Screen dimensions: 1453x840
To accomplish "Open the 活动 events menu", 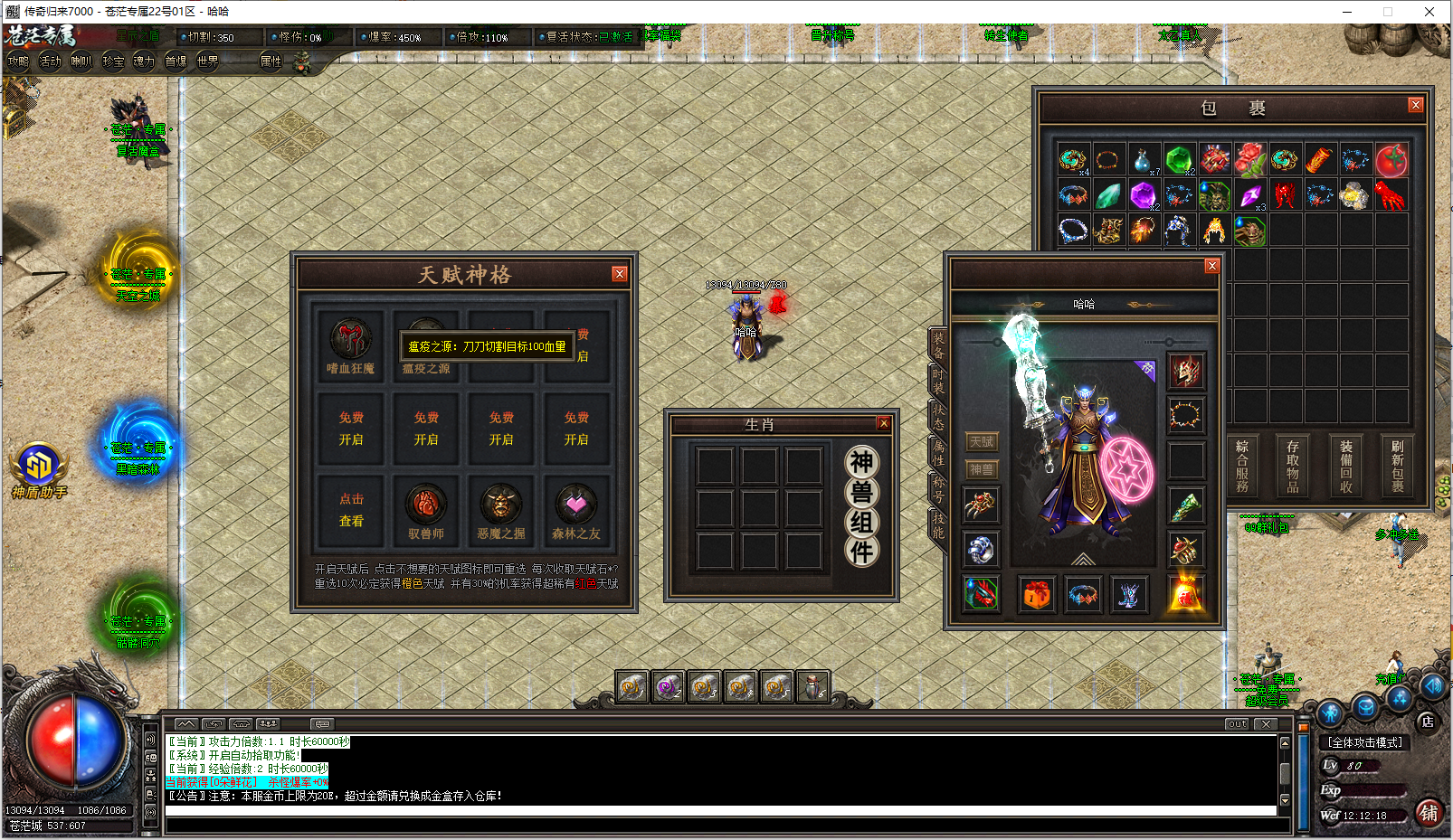I will pyautogui.click(x=50, y=61).
